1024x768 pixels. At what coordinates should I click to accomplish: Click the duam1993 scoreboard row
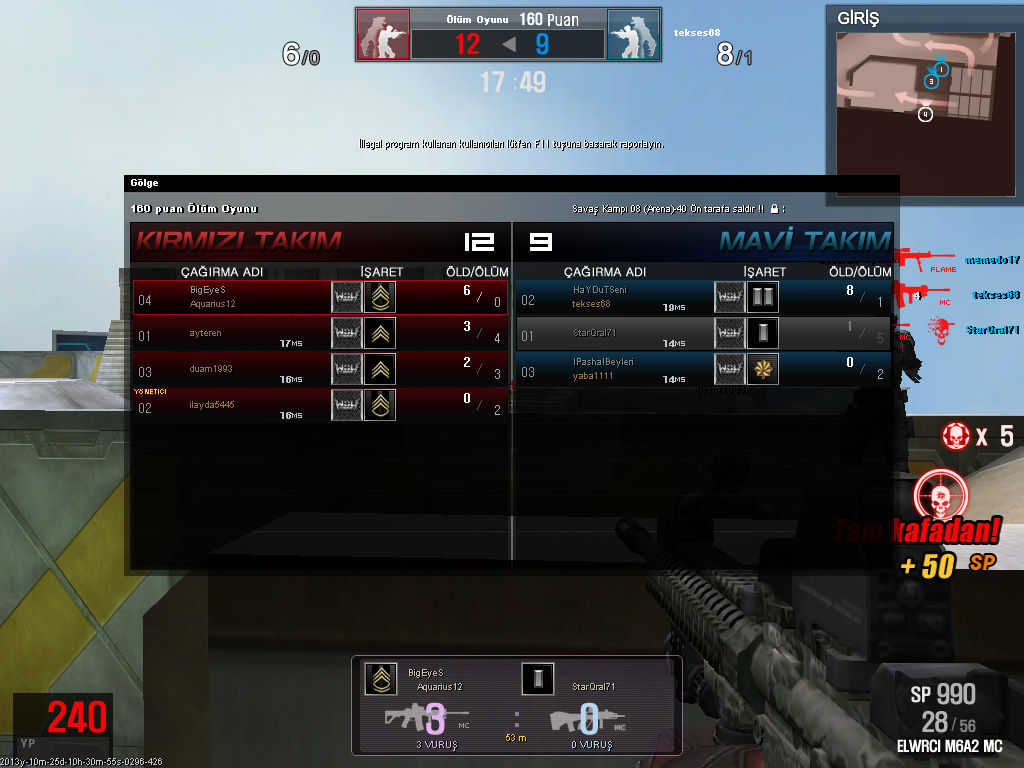(320, 369)
